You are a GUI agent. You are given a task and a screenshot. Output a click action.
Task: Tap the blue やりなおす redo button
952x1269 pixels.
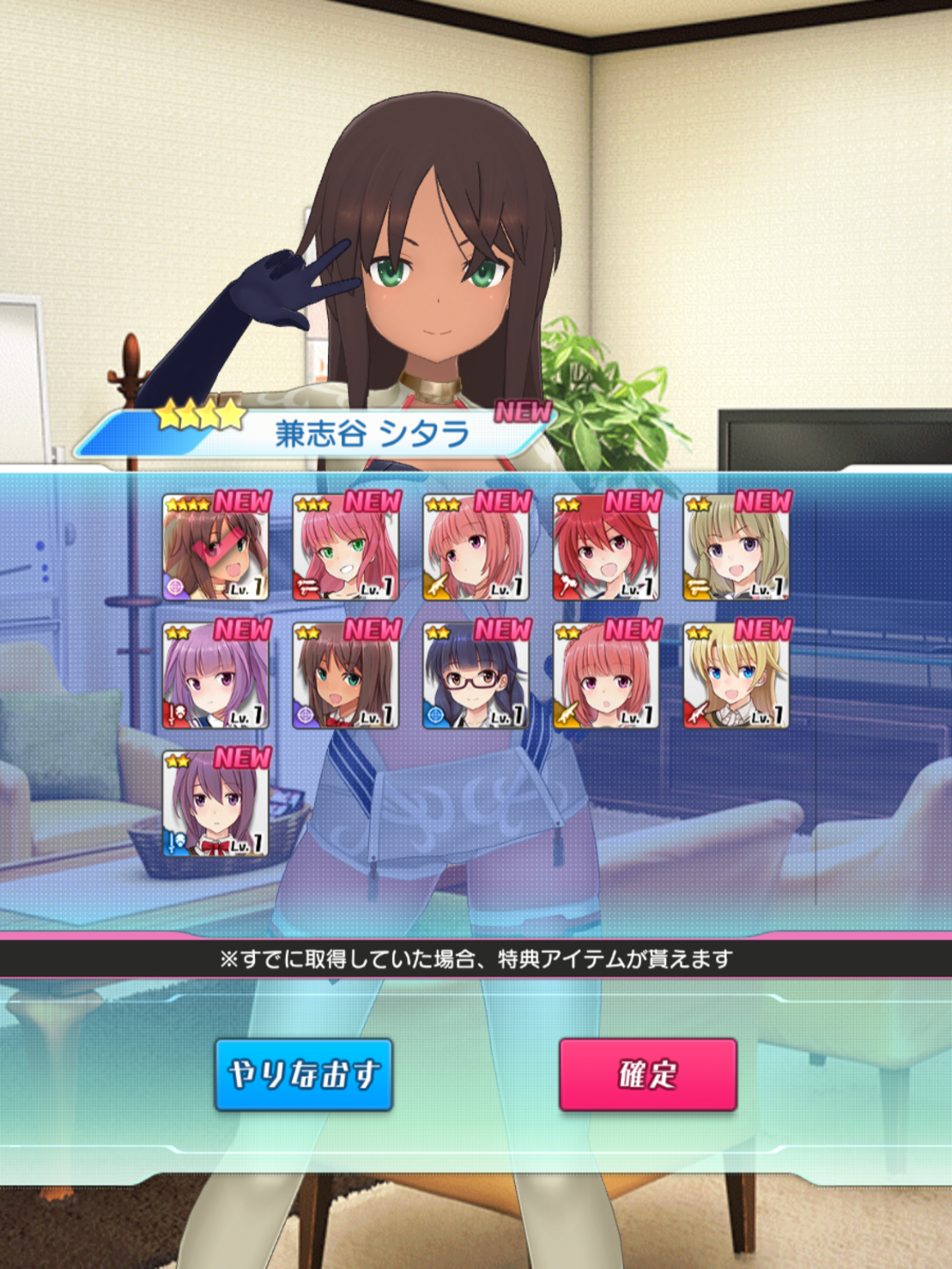(x=304, y=1074)
